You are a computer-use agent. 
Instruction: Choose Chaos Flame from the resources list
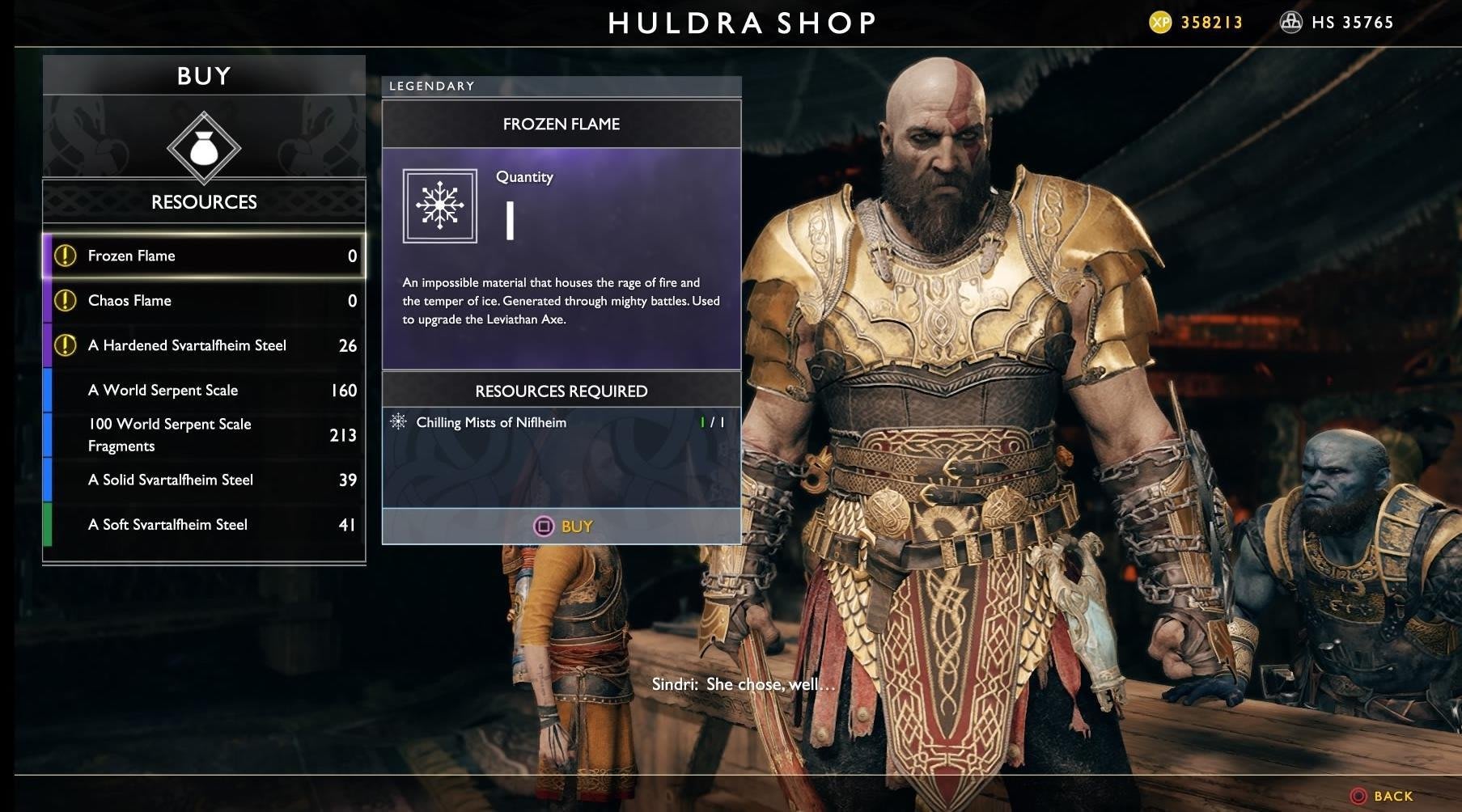pos(204,301)
